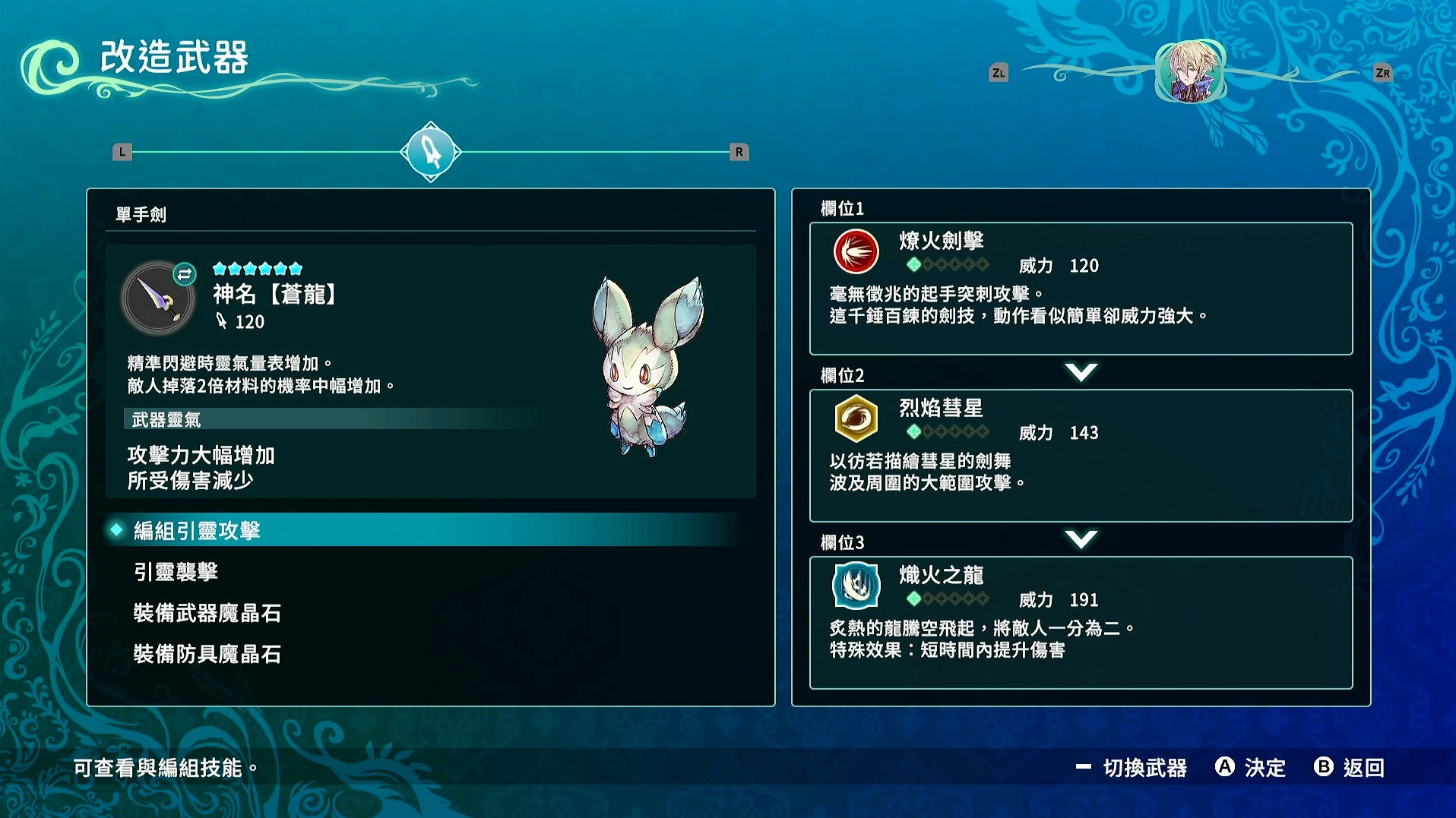Click the 神名【蒼龍】 sword icon
This screenshot has height=818, width=1456.
point(158,298)
